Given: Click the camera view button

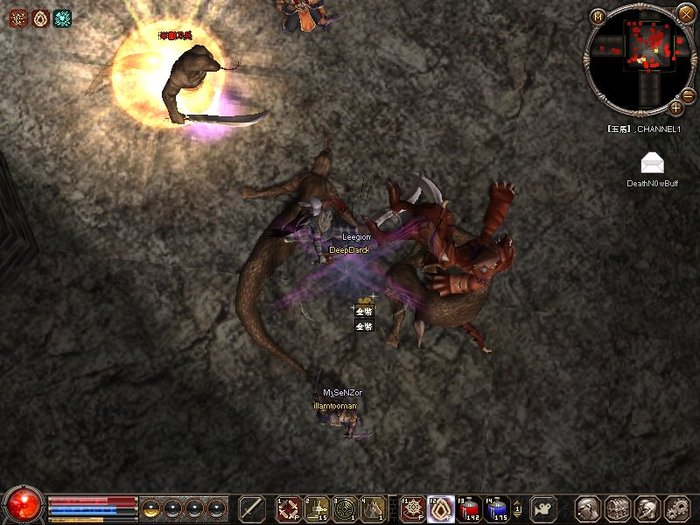Looking at the screenshot, I should click(x=544, y=507).
